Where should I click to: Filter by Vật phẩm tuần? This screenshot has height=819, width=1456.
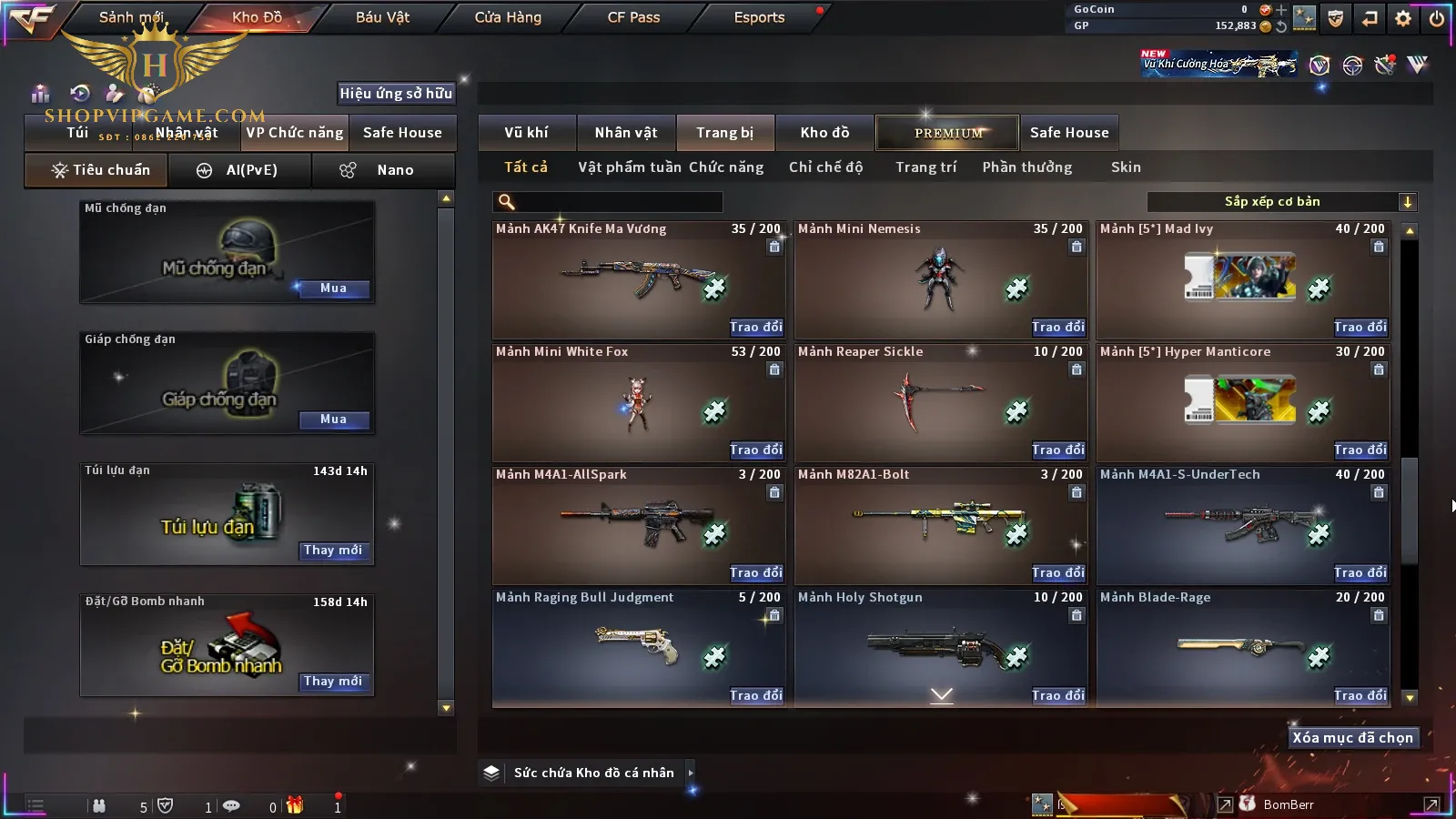(629, 167)
